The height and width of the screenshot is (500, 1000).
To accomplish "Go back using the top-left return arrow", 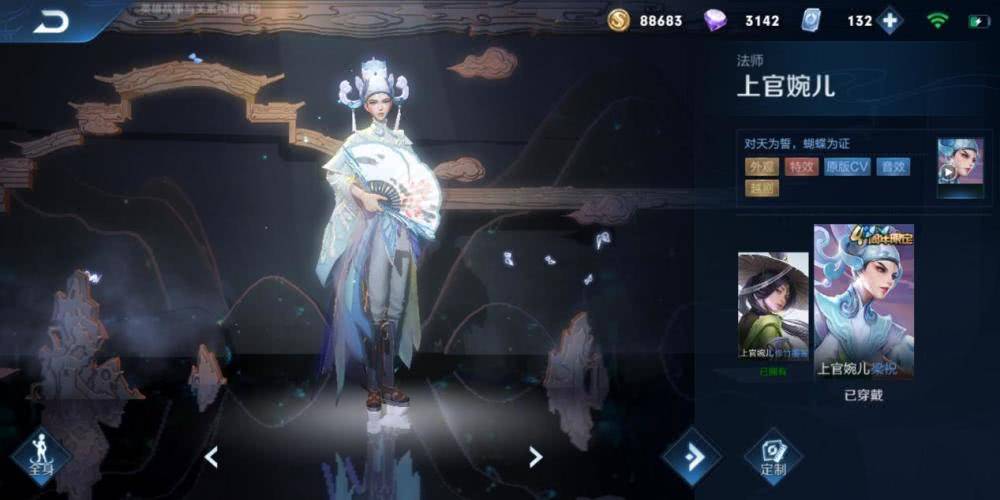I will [50, 20].
